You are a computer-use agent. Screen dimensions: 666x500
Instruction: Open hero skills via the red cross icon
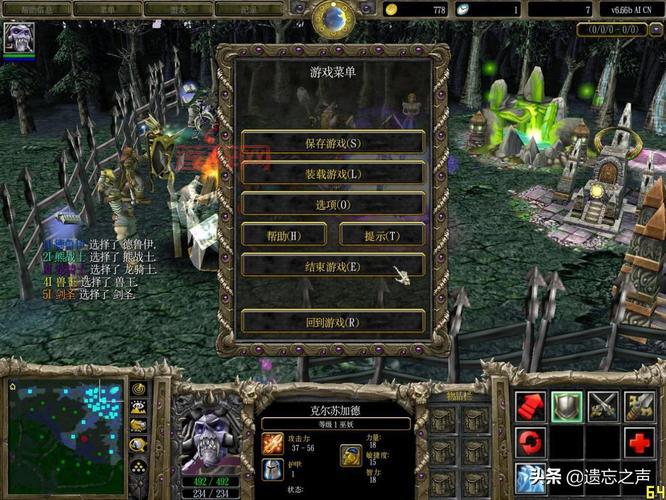tap(640, 440)
